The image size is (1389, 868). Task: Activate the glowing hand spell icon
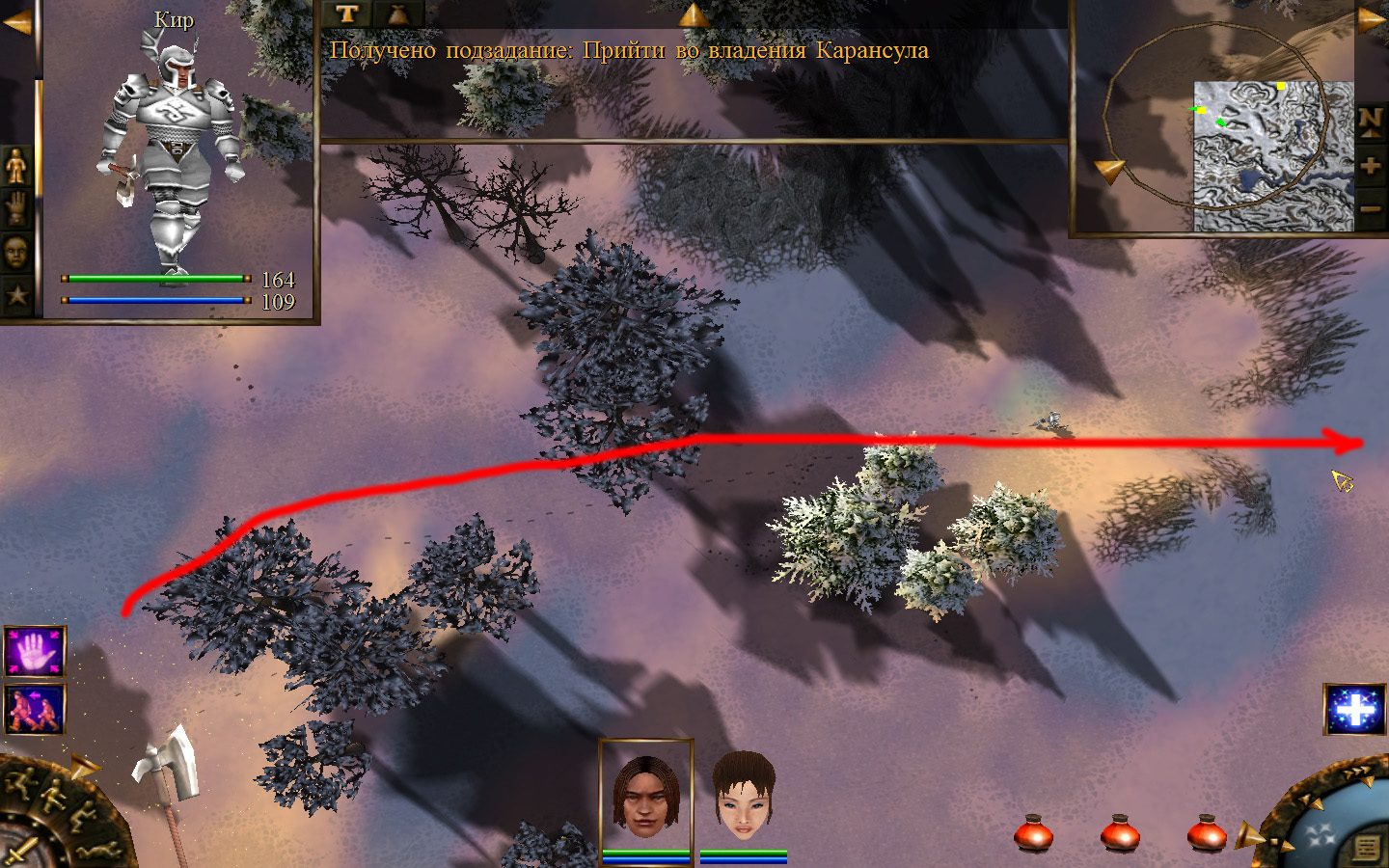35,652
